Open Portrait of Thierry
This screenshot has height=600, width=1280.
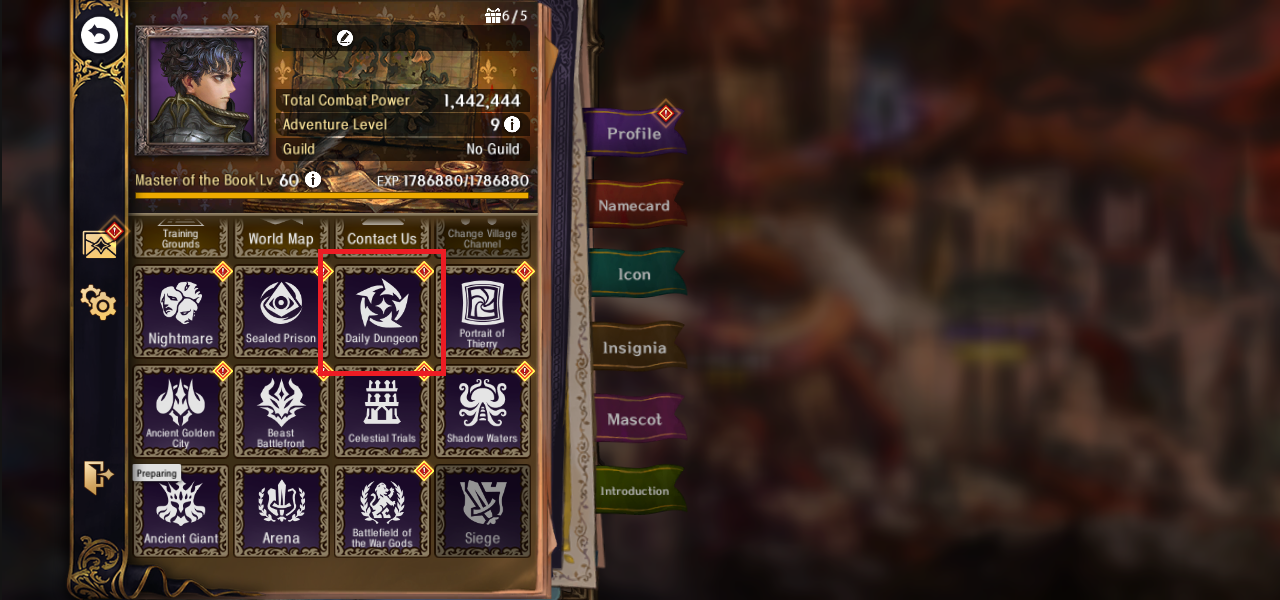[x=482, y=312]
